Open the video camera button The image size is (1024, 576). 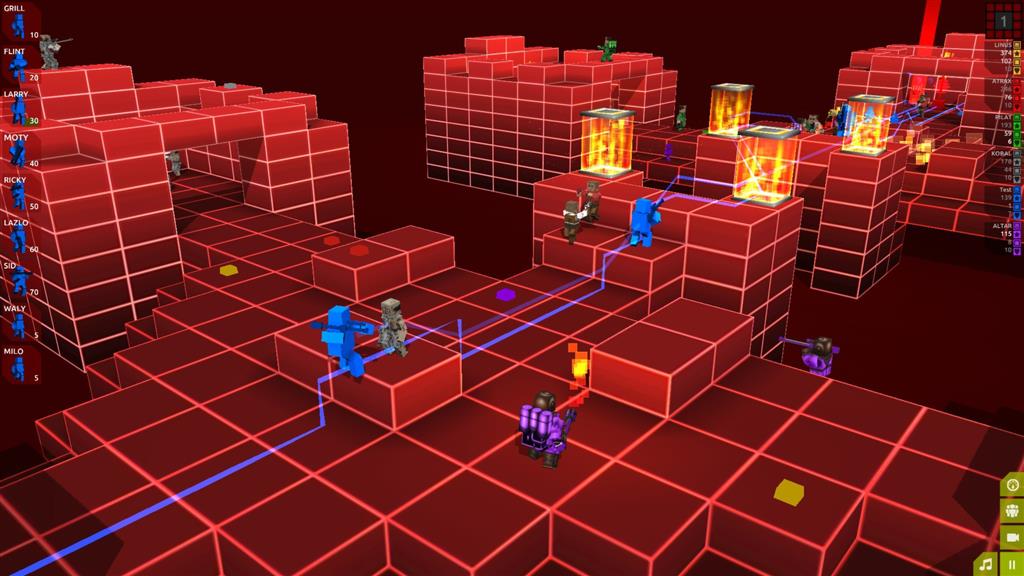click(1012, 537)
